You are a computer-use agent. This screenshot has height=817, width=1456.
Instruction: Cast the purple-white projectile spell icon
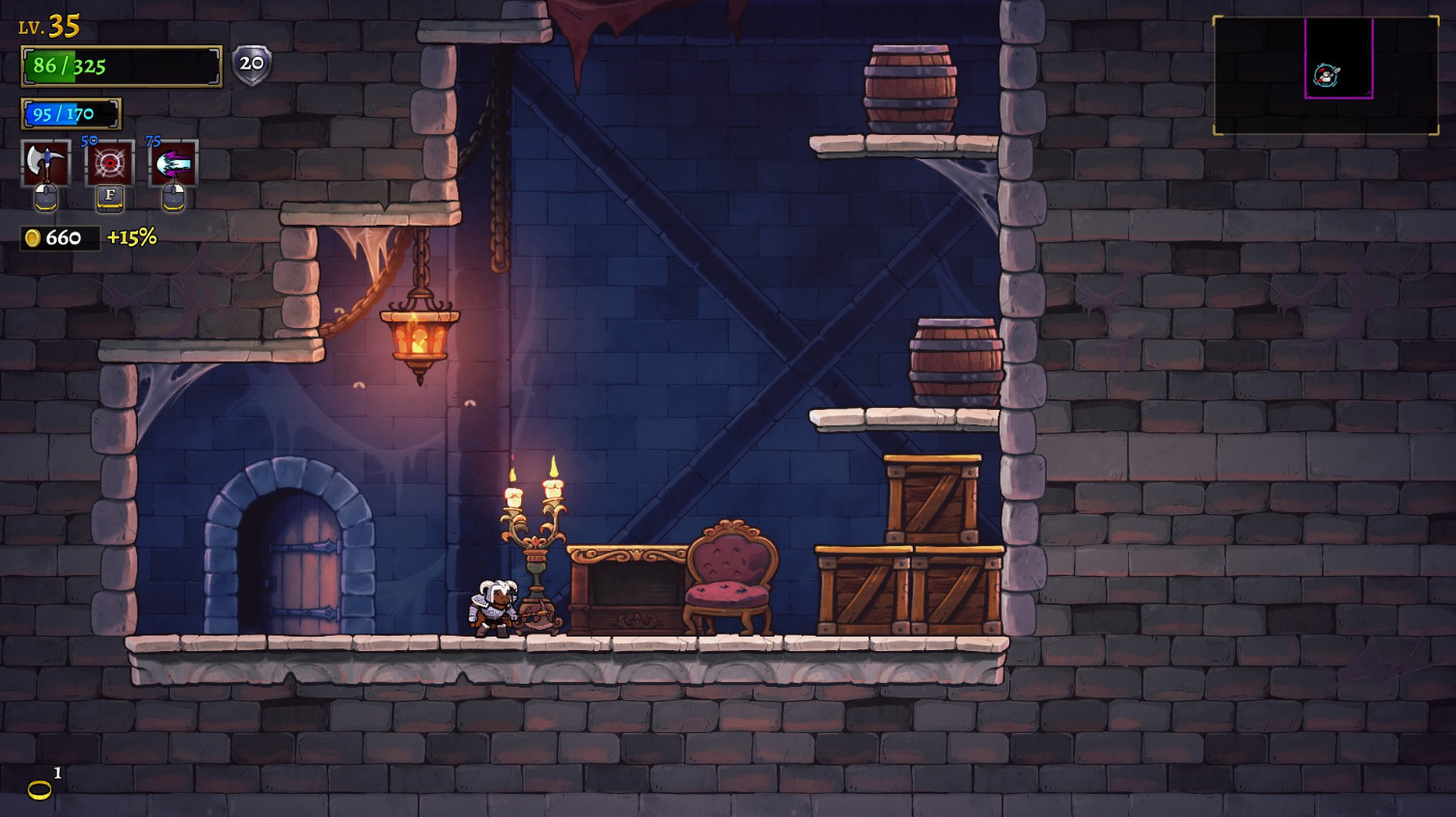(x=174, y=163)
